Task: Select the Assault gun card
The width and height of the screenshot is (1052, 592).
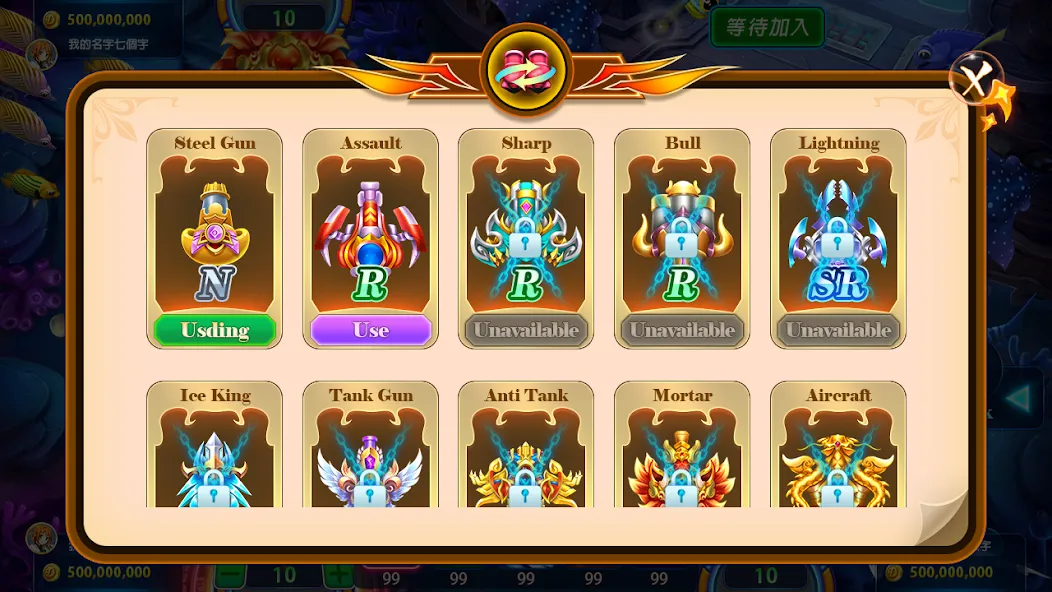Action: click(x=371, y=230)
